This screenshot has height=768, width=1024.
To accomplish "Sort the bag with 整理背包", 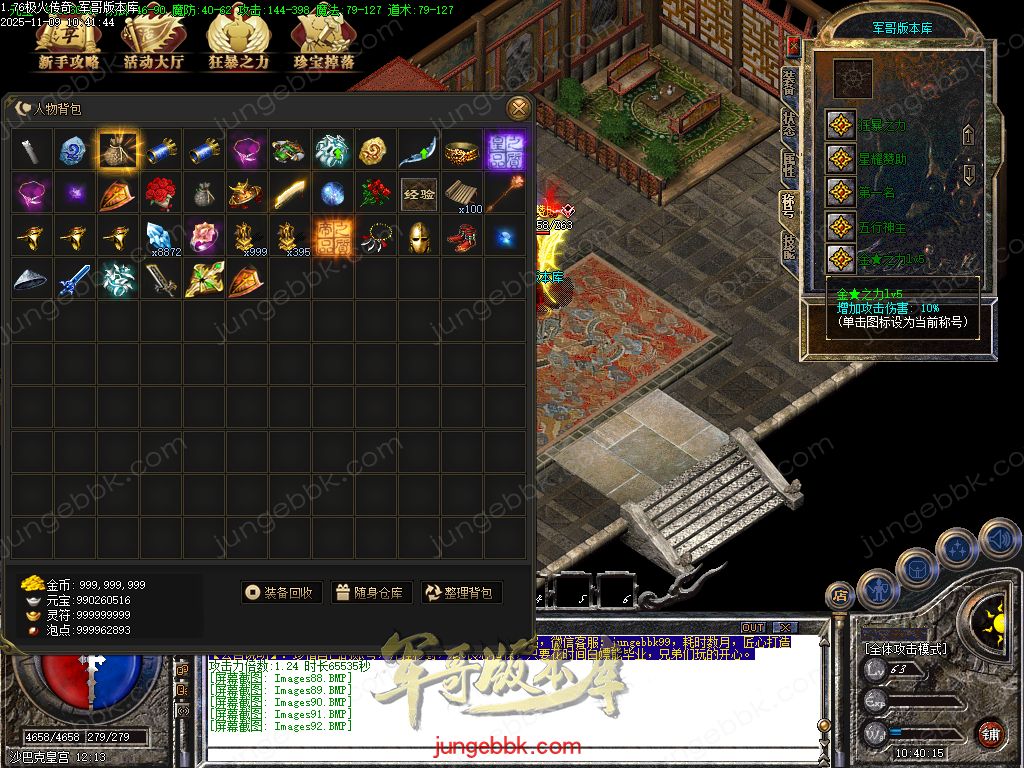I will [x=461, y=593].
